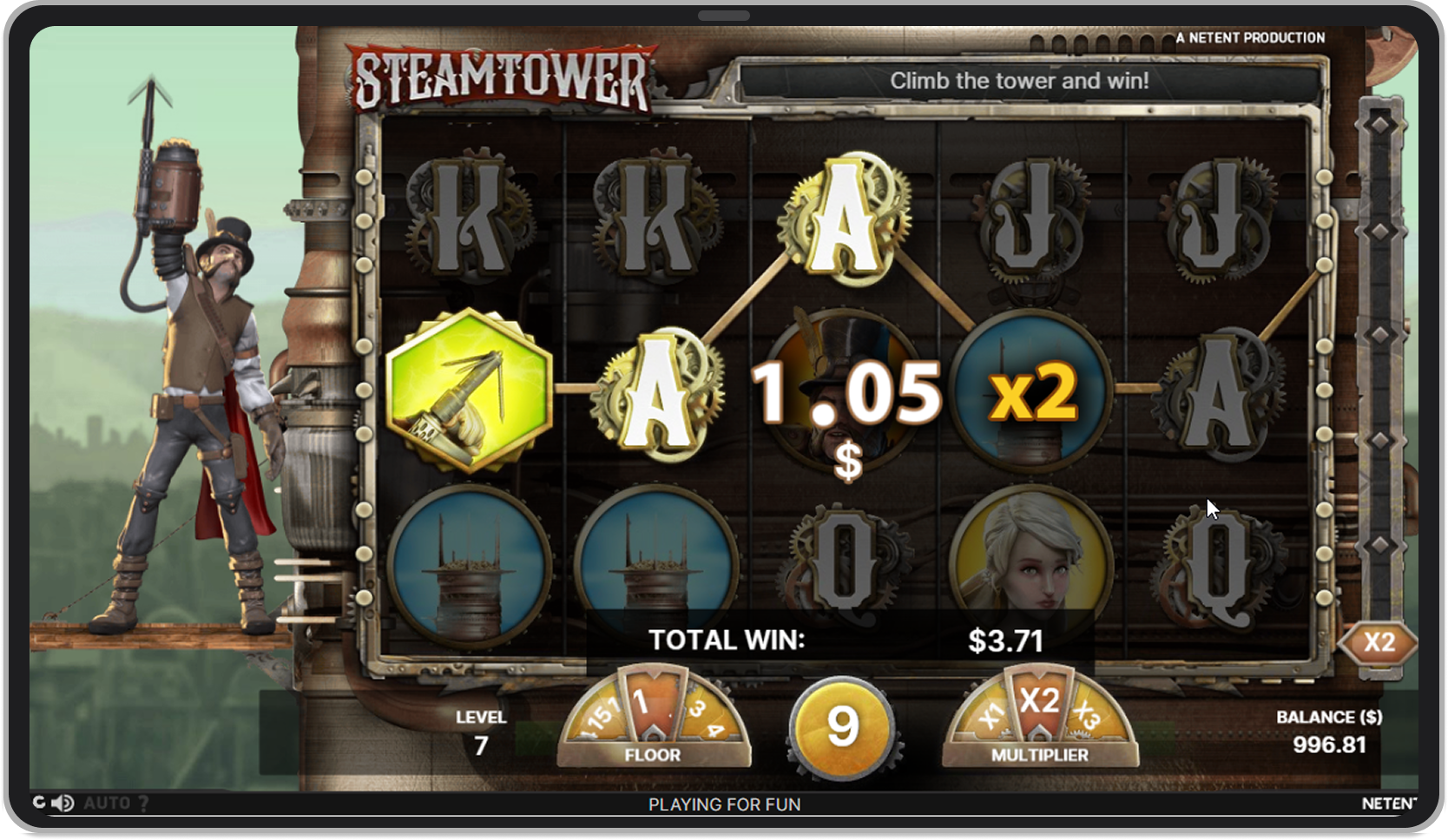Click the X2 badge beside the reels
1448x840 pixels.
point(1380,642)
